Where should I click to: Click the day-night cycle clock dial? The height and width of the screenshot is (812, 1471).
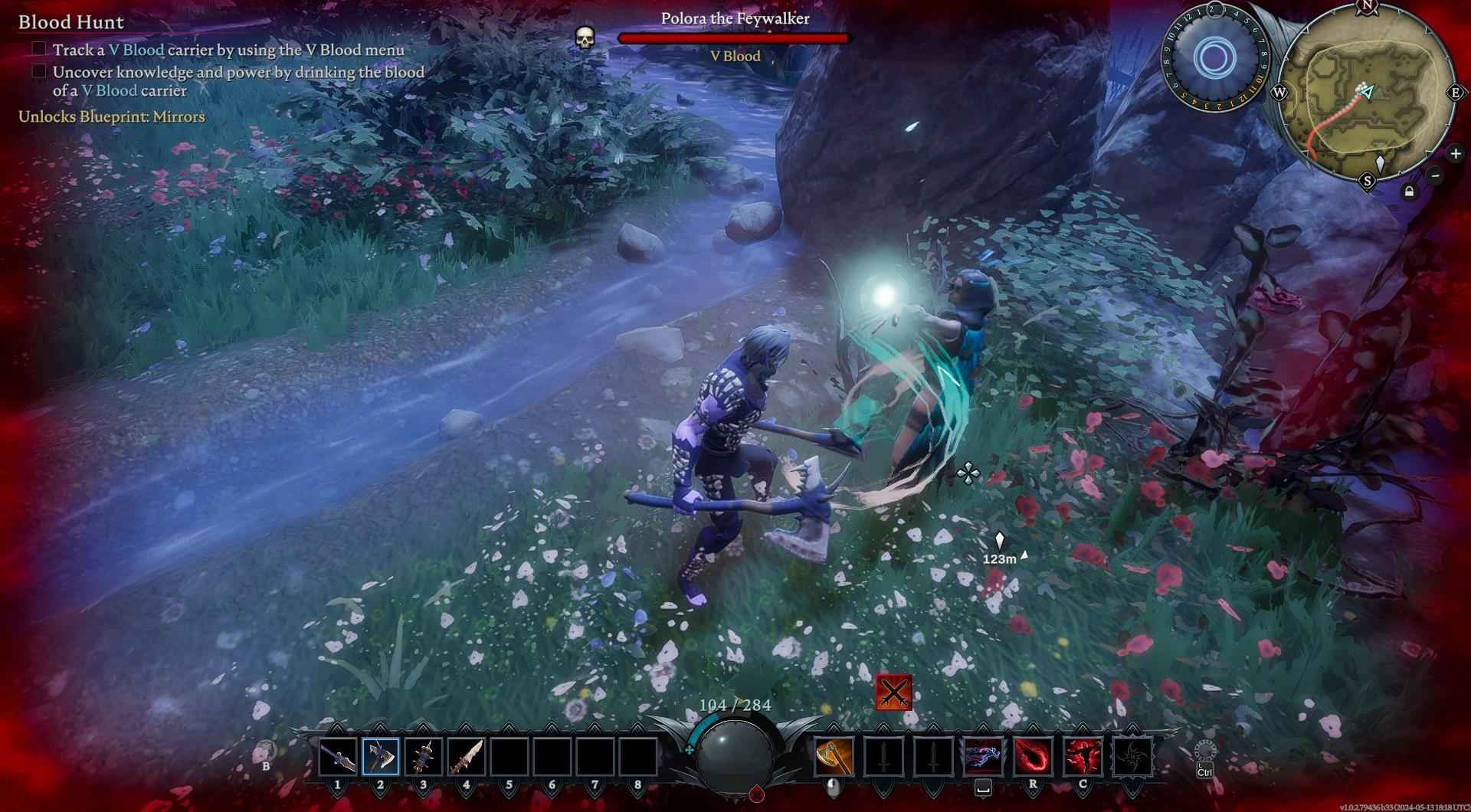pyautogui.click(x=1214, y=57)
